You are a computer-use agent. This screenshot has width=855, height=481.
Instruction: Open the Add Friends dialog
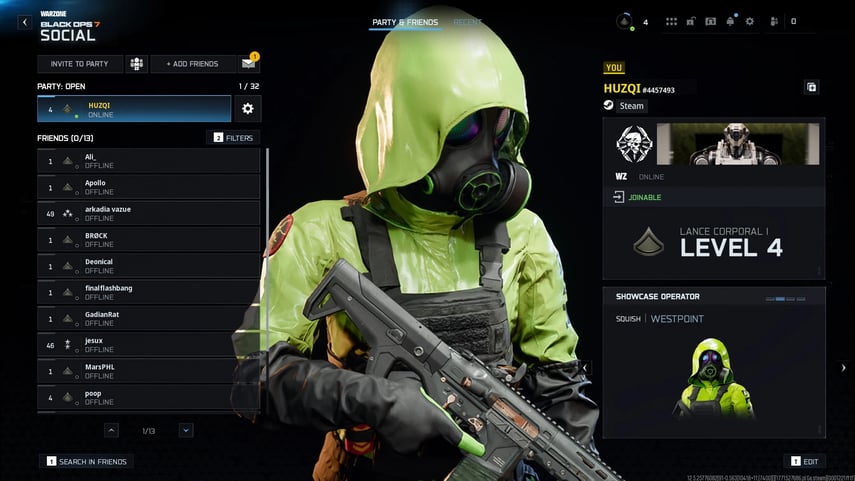point(192,64)
